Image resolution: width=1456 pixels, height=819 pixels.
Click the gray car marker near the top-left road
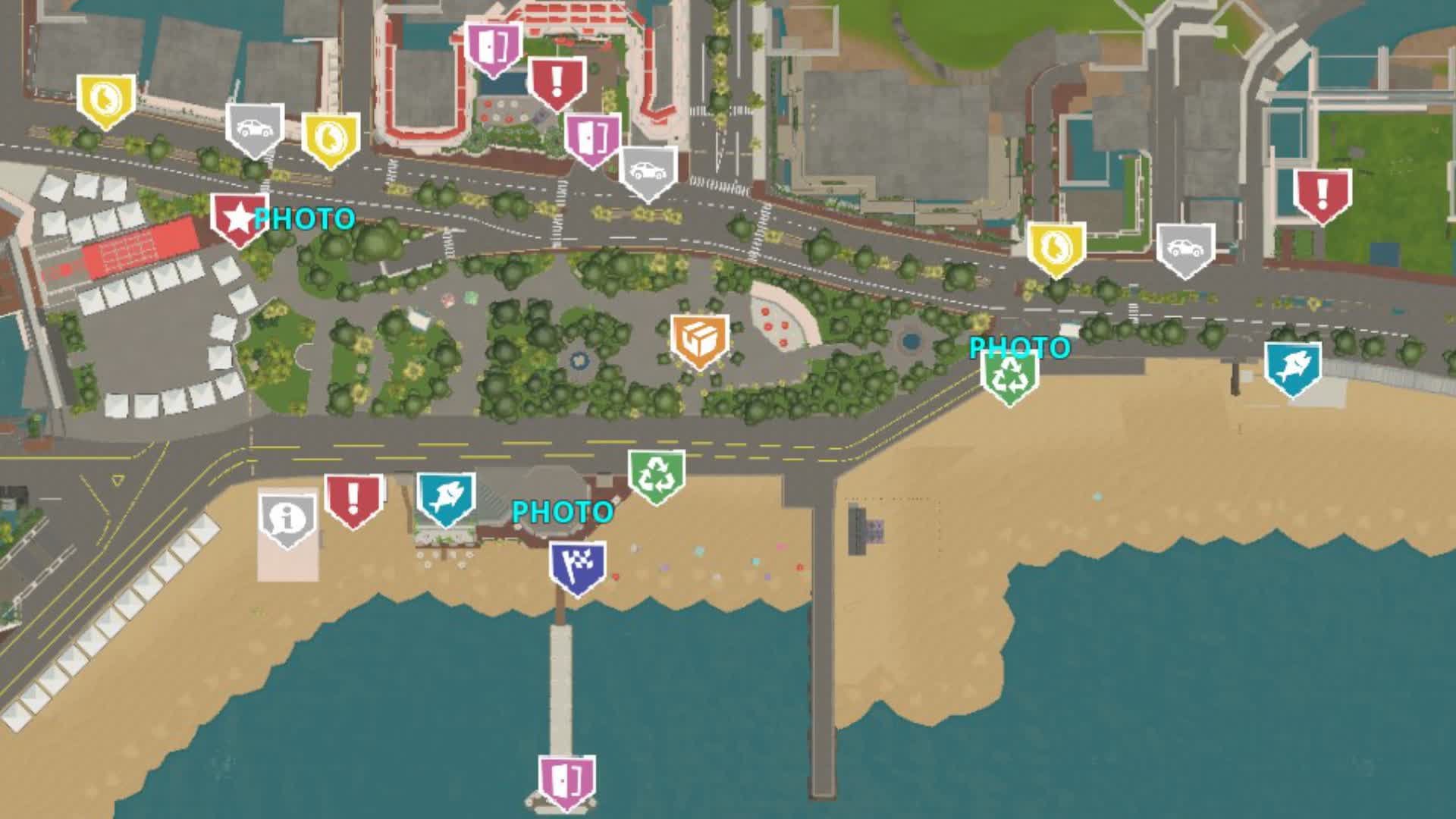click(x=256, y=130)
